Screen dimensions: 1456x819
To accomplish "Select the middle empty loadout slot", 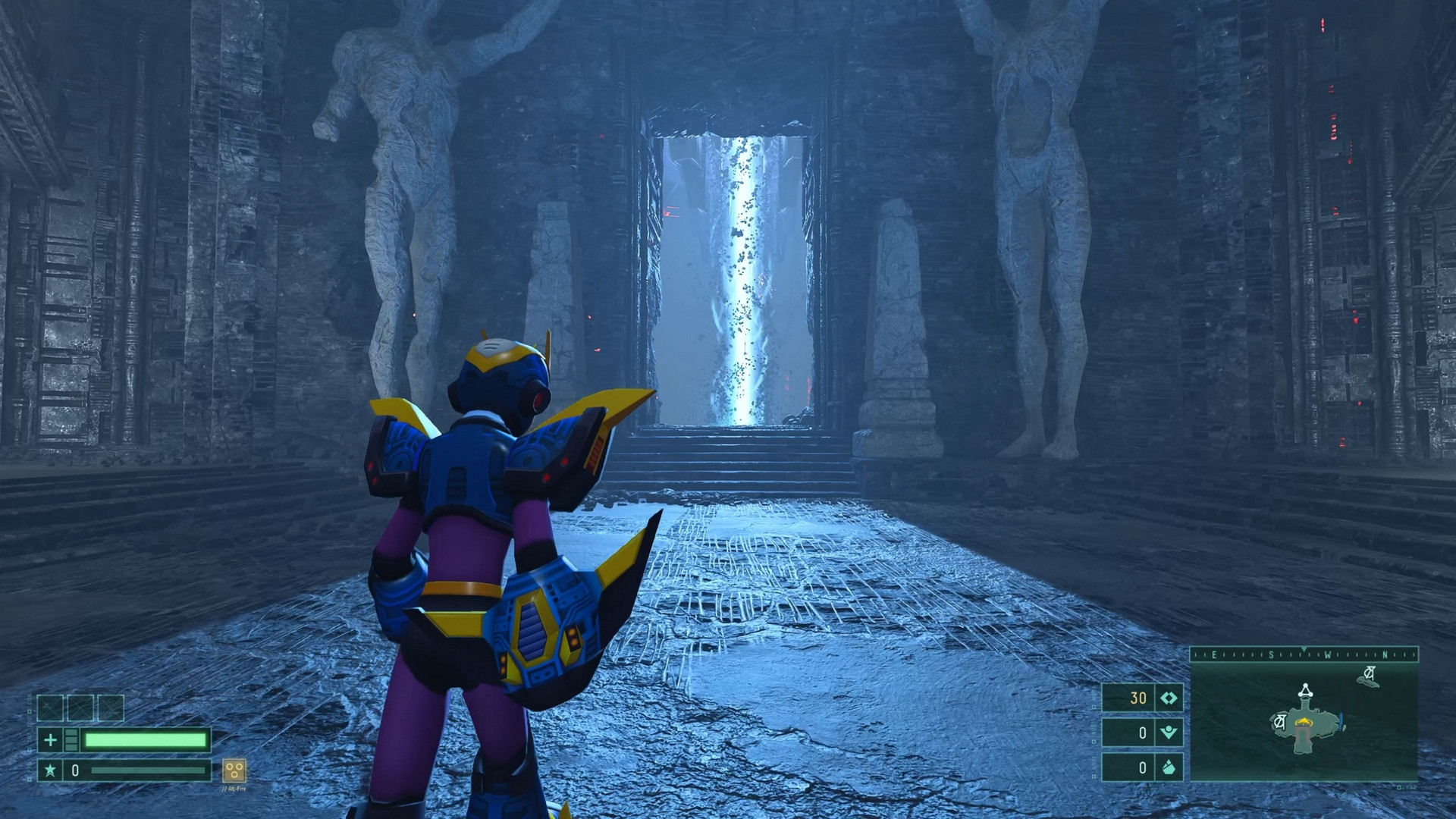I will click(x=80, y=707).
